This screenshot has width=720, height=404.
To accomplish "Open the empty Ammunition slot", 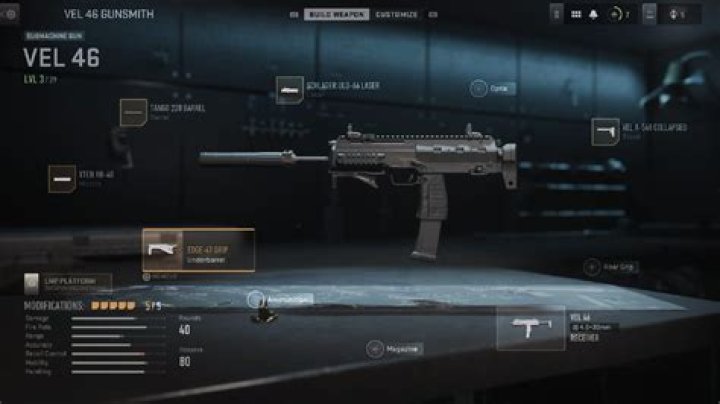I will pyautogui.click(x=257, y=298).
